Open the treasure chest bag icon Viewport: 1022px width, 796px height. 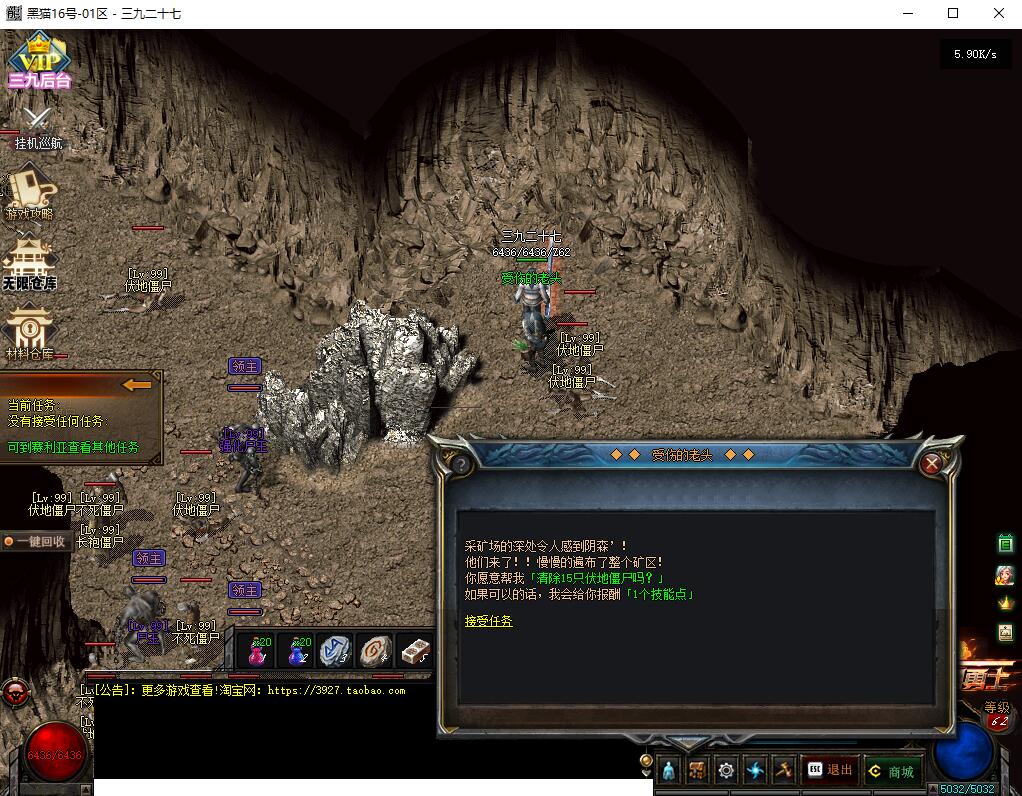697,770
